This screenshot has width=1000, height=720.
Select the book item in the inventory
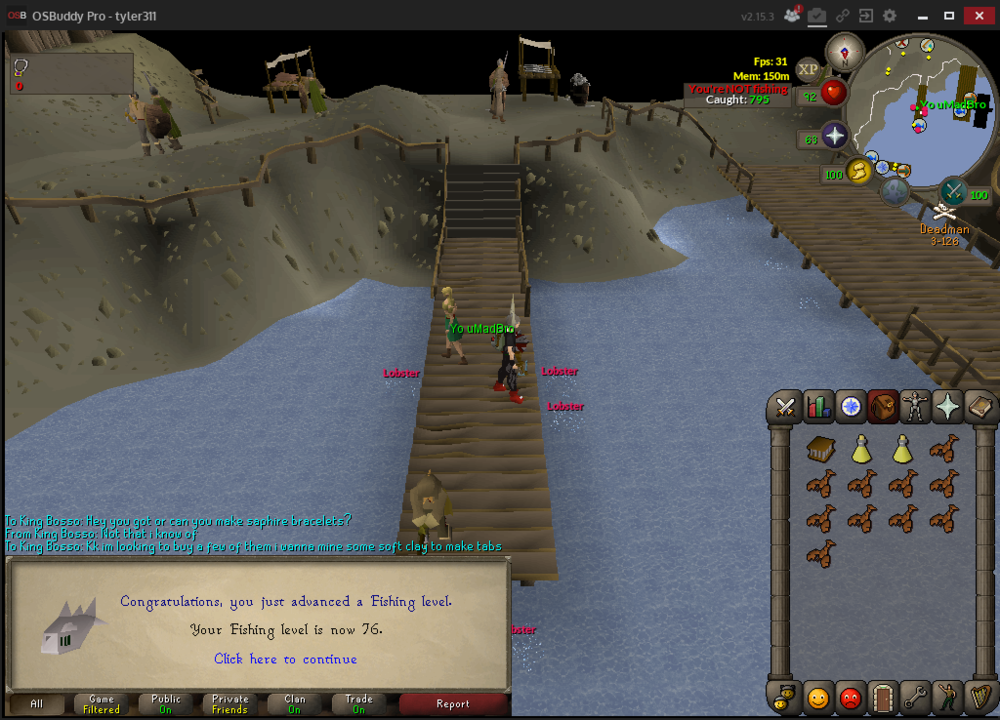point(821,451)
